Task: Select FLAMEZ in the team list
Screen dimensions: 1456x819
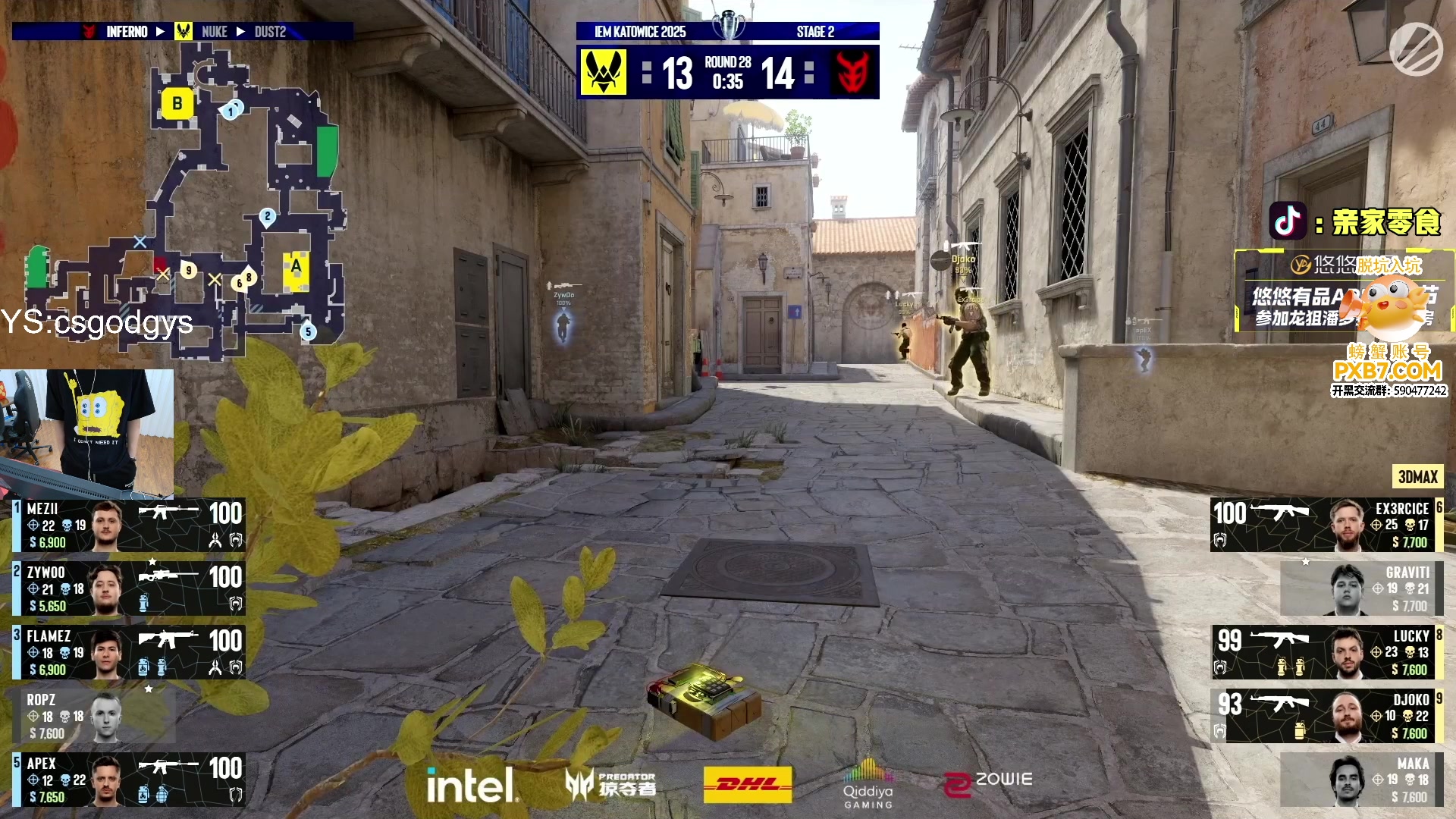Action: [x=129, y=652]
